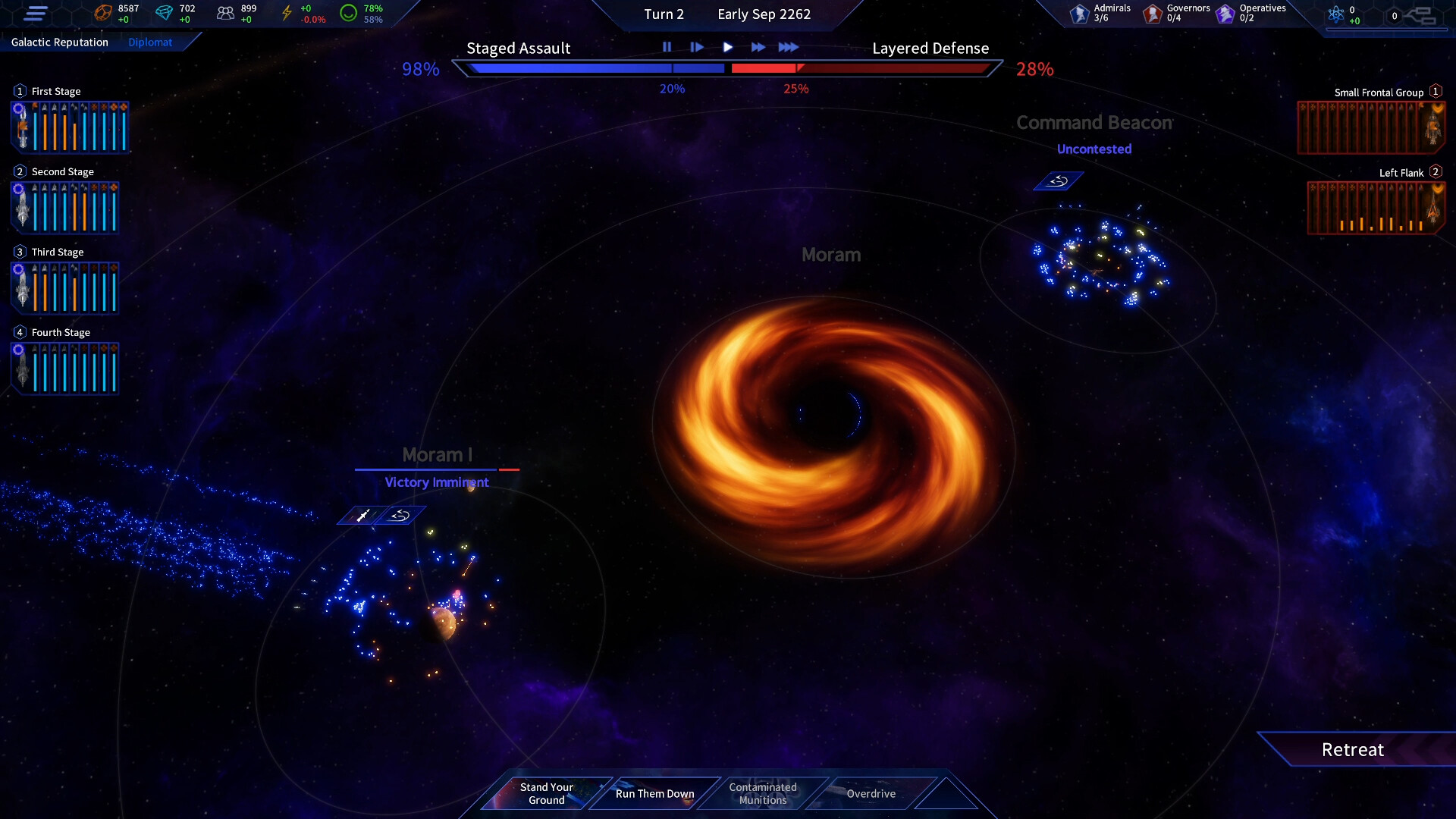This screenshot has height=819, width=1456.
Task: Open the Admirals roster panel
Action: point(1080,11)
